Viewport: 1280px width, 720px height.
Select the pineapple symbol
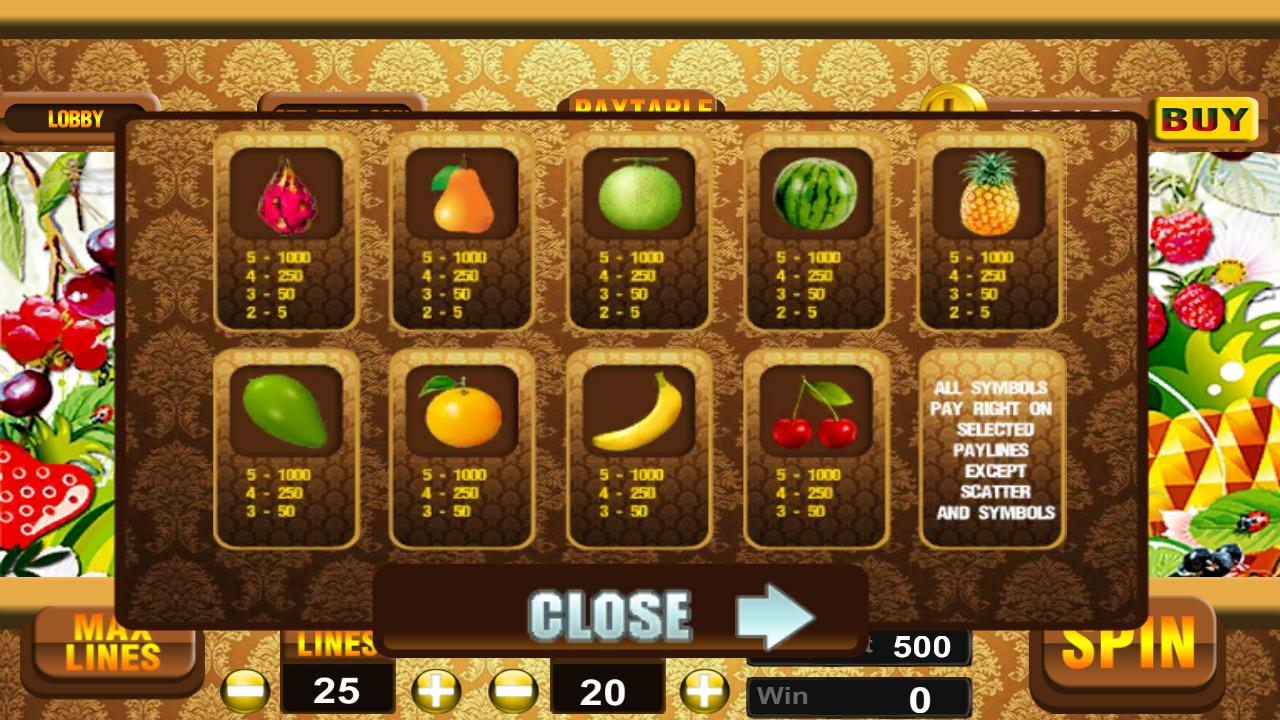click(990, 197)
